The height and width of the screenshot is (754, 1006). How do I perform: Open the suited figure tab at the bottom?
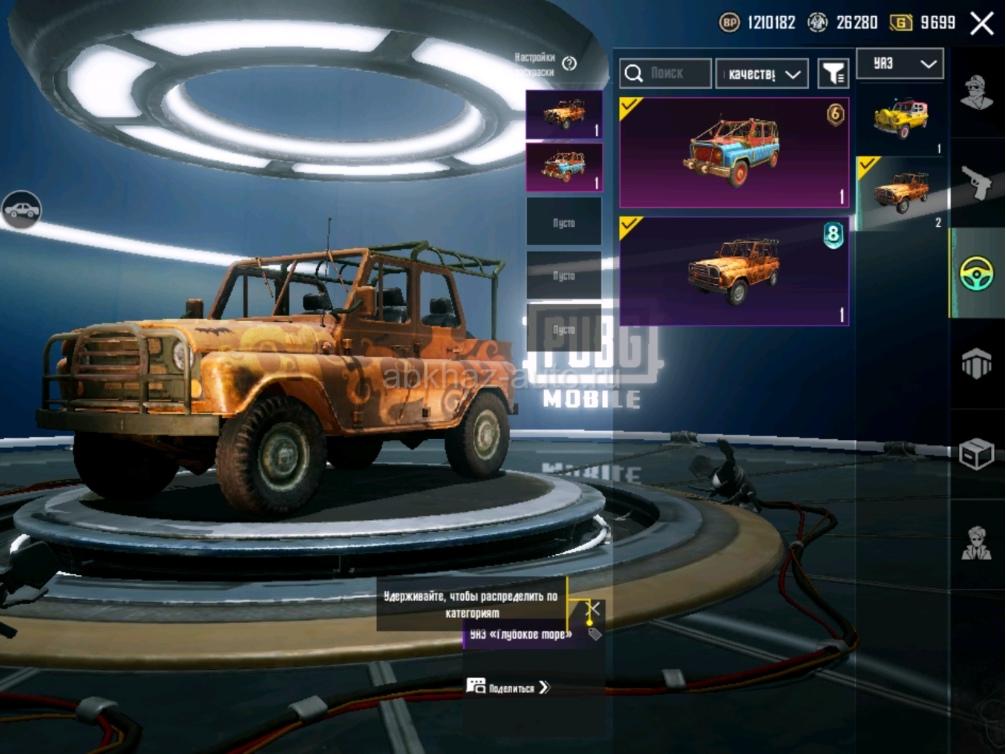[976, 543]
